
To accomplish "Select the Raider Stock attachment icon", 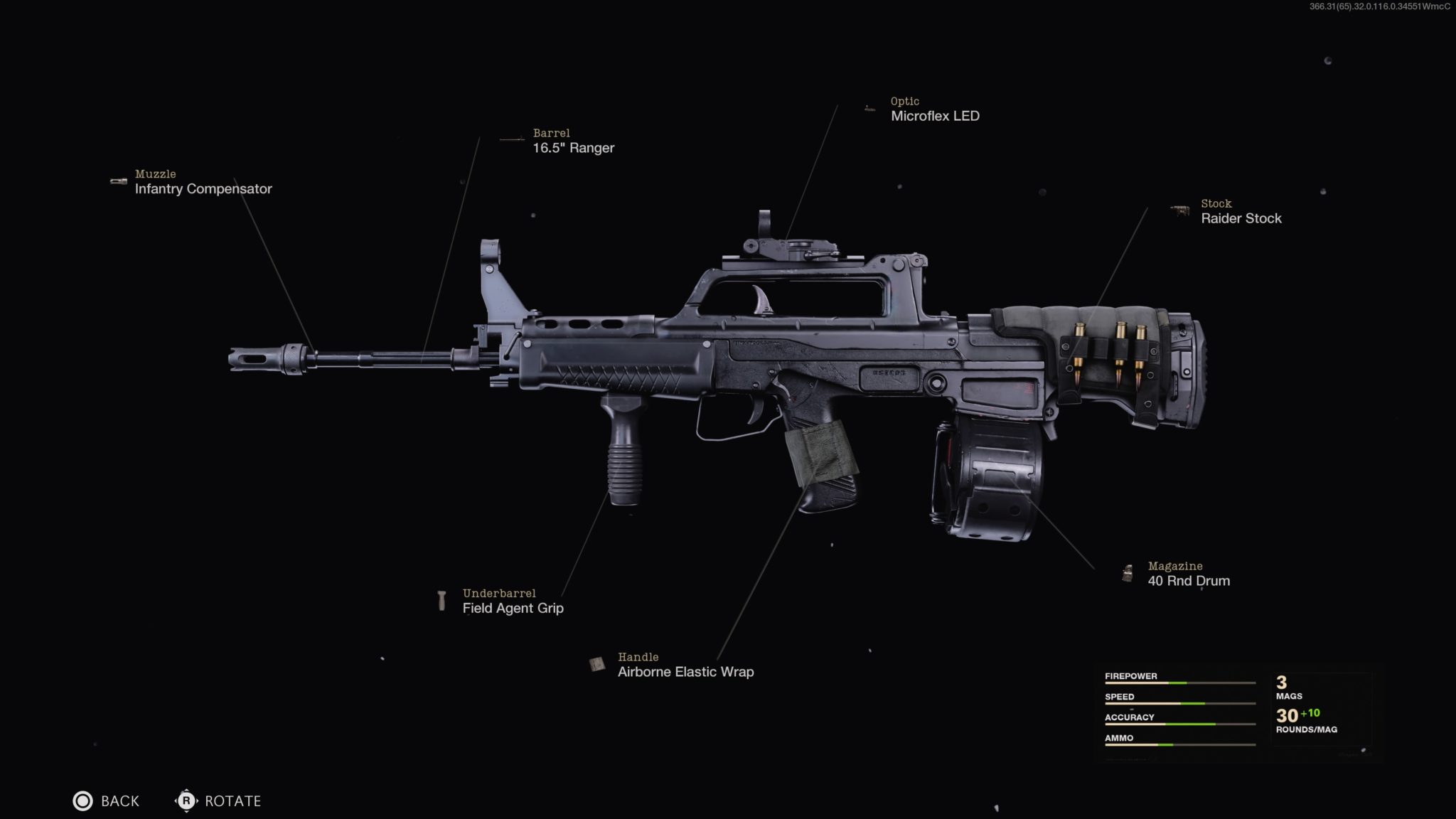I will click(1179, 210).
